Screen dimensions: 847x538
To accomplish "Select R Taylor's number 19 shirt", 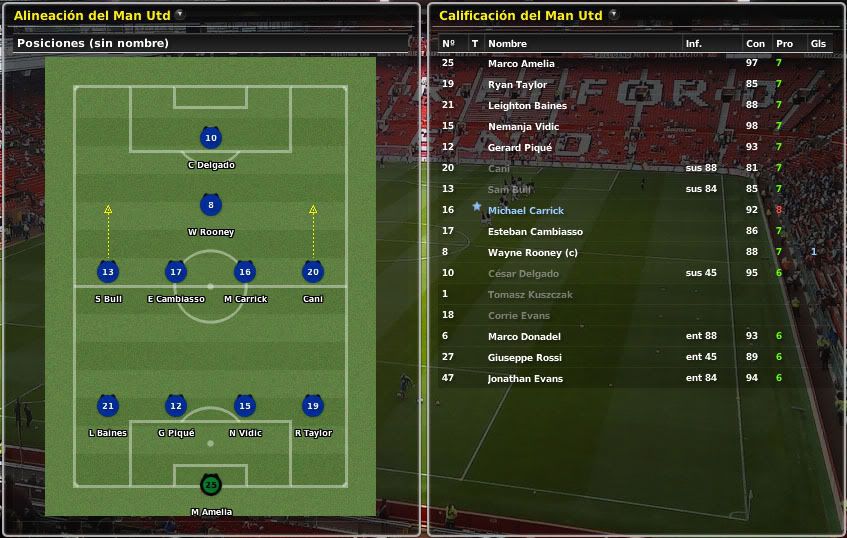I will pyautogui.click(x=313, y=406).
